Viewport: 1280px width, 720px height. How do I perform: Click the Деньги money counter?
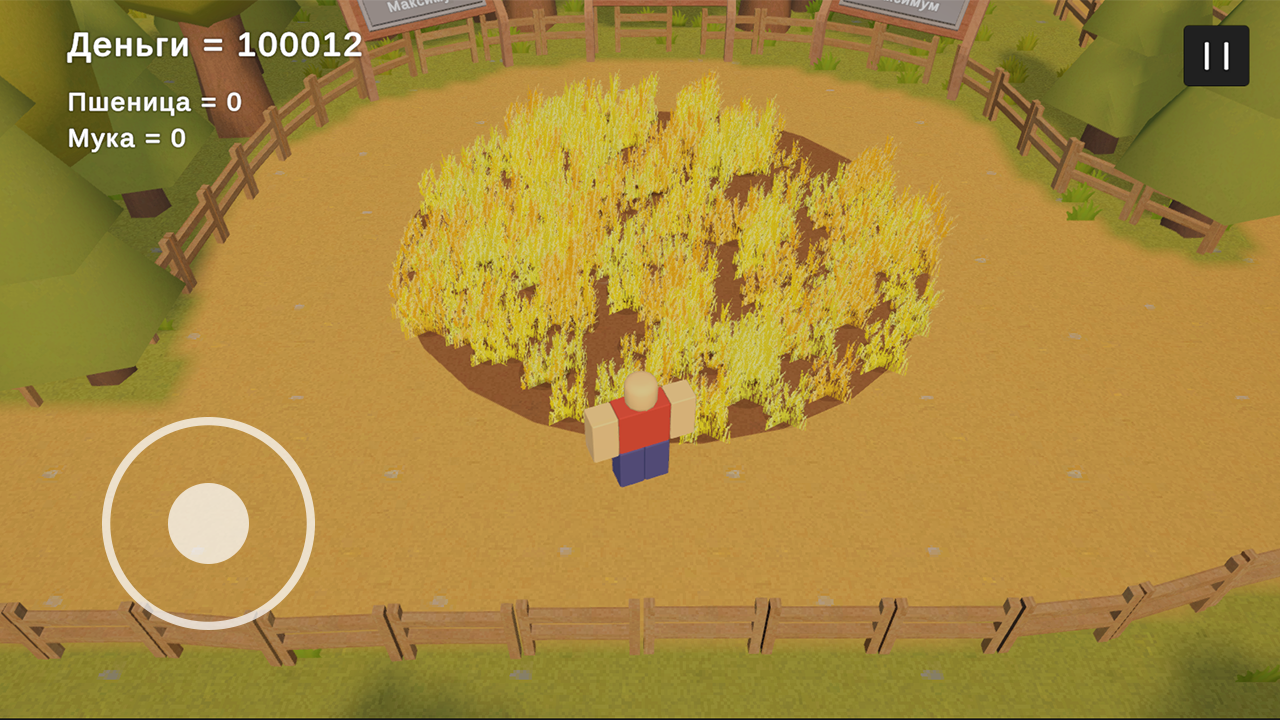pos(212,44)
